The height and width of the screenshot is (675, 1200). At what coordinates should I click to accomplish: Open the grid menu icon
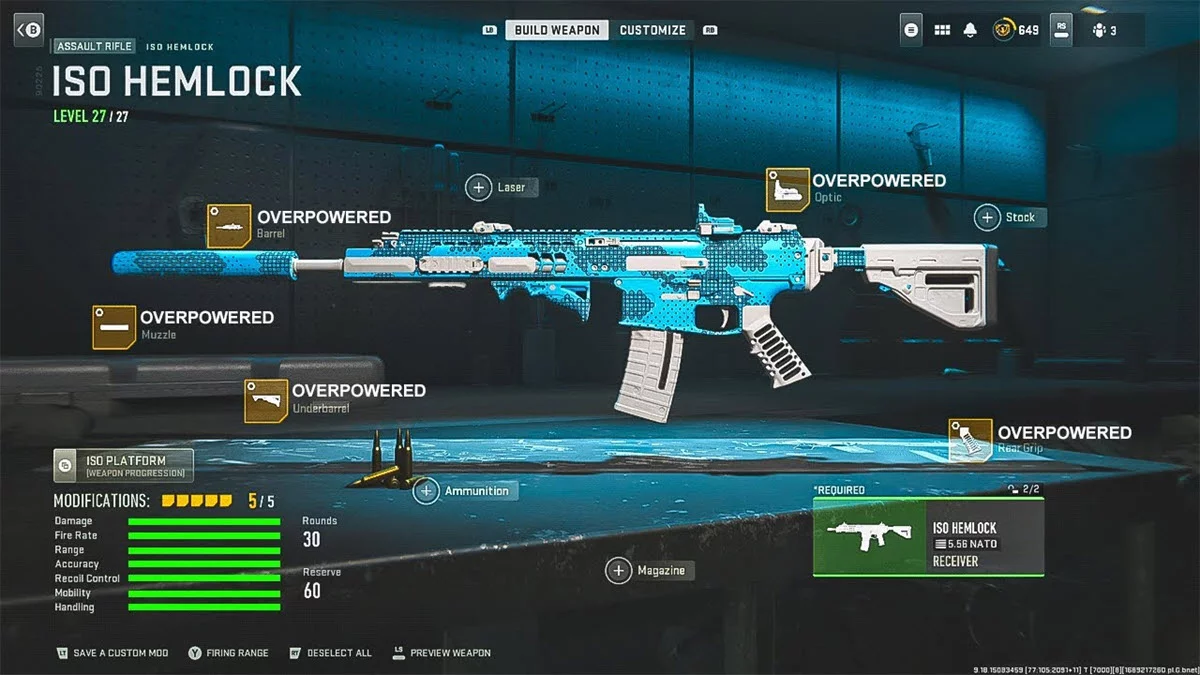coord(941,30)
